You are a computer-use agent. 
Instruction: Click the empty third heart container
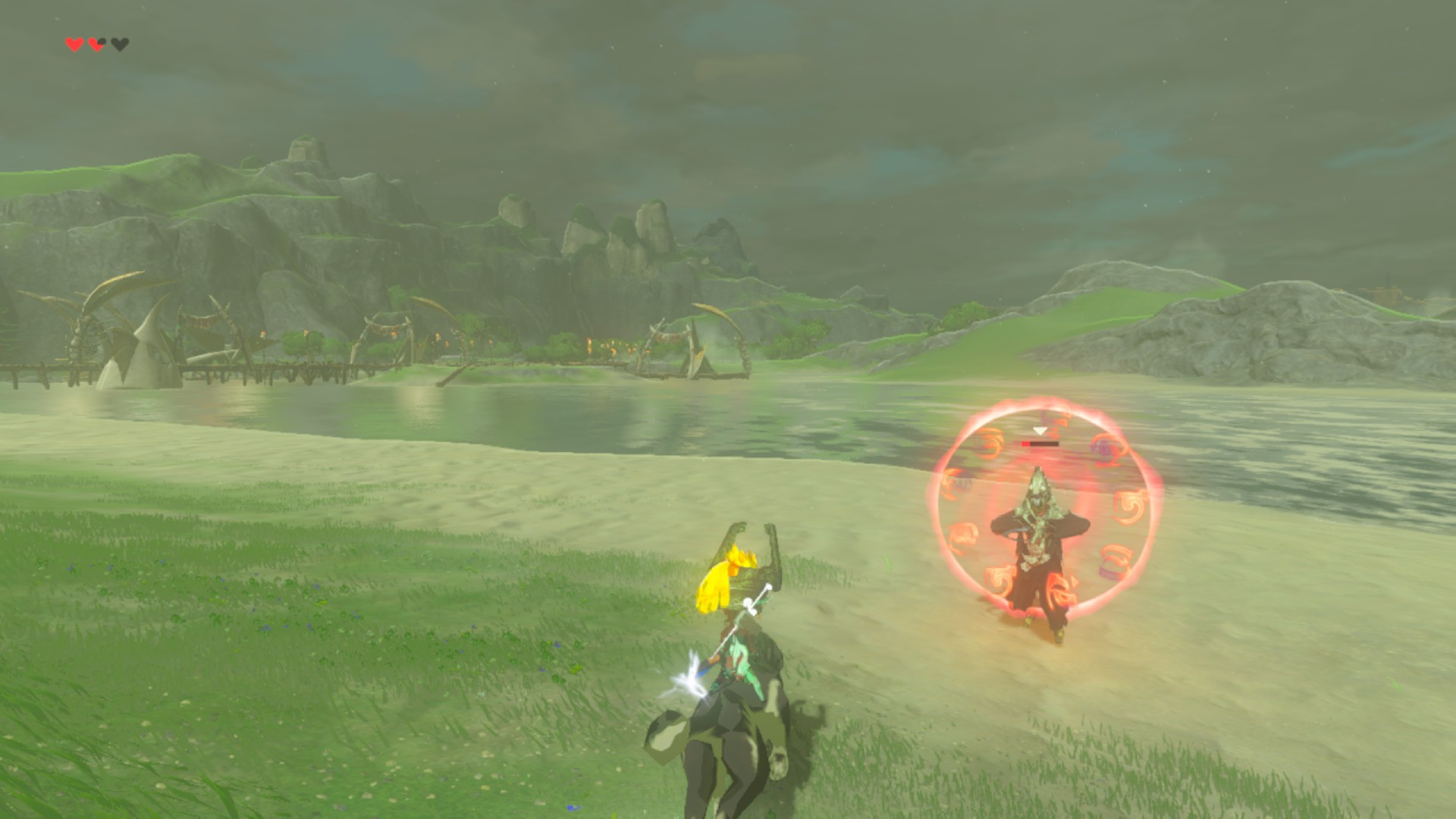click(x=119, y=44)
